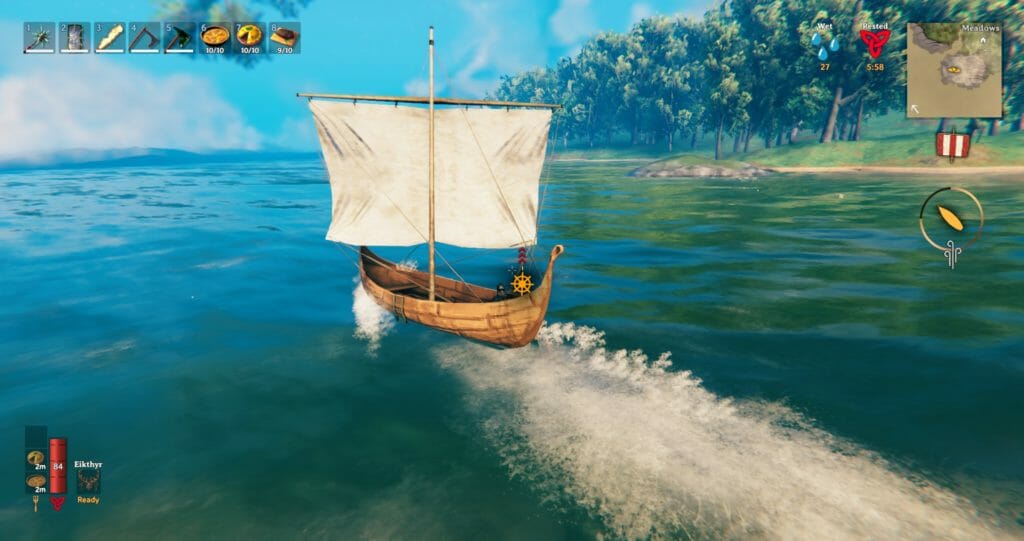1024x541 pixels.
Task: Equip the pickaxe in hotbar slot 5
Action: [x=180, y=38]
